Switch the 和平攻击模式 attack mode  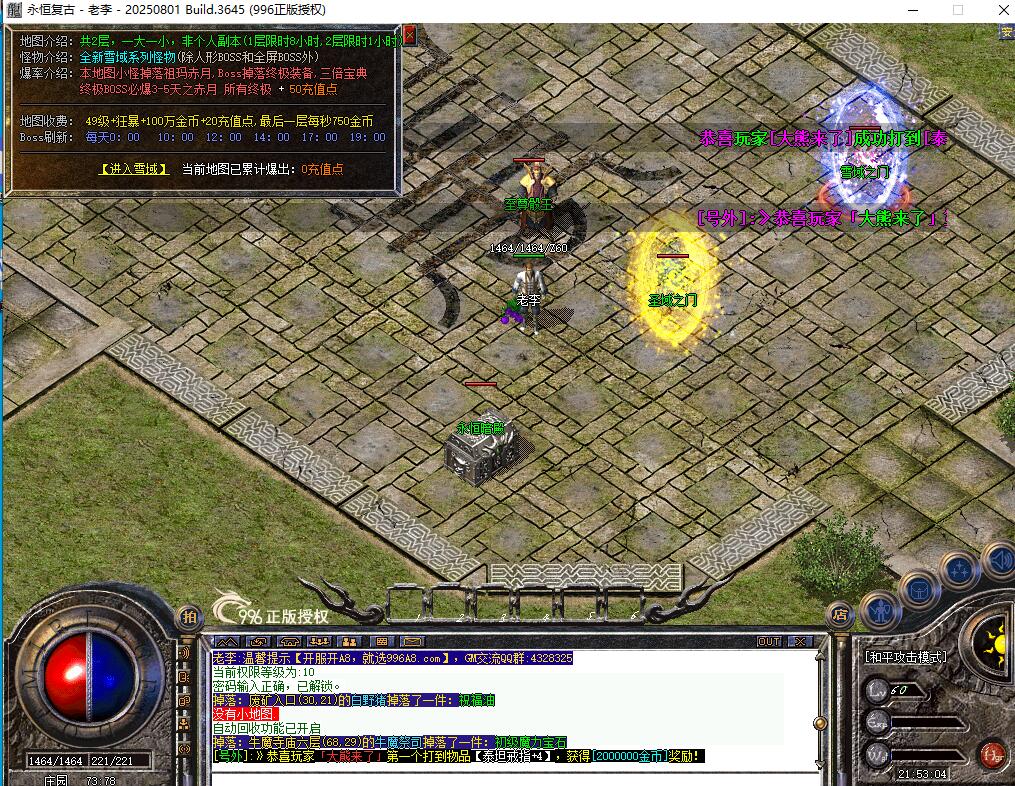coord(906,657)
